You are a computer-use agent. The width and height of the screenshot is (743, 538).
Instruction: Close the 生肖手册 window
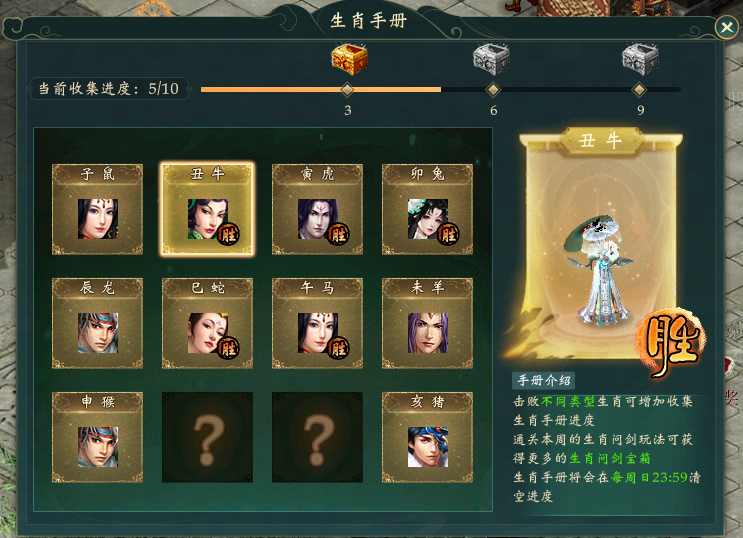[726, 28]
